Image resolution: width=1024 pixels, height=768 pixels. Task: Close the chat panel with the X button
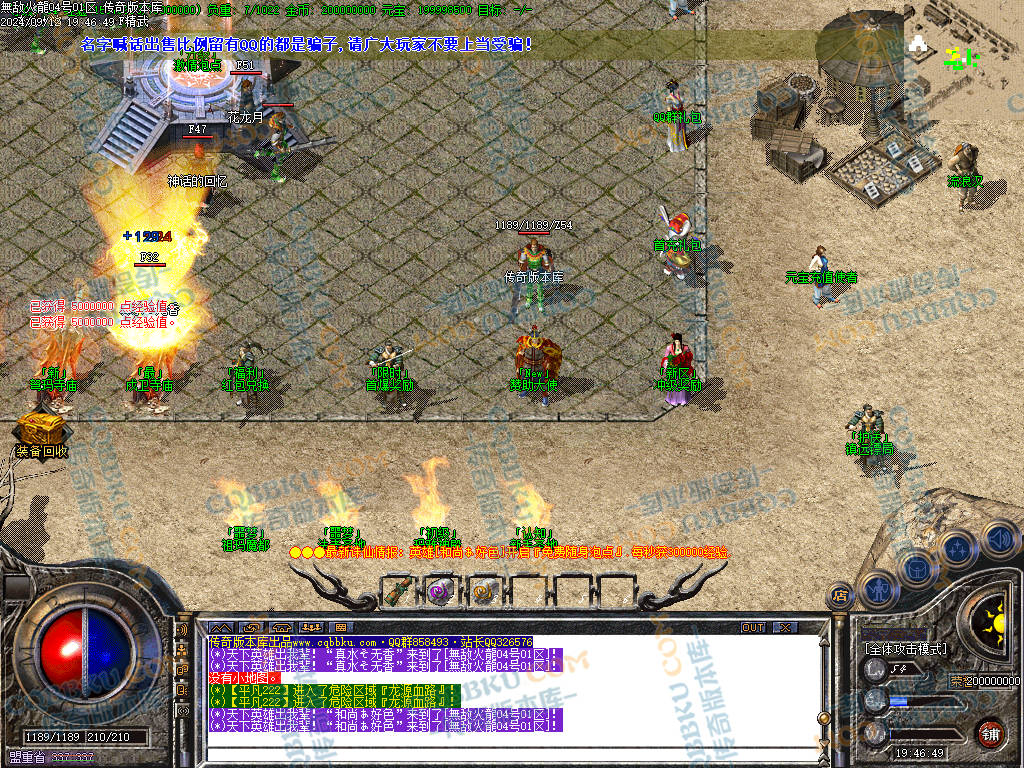point(786,627)
